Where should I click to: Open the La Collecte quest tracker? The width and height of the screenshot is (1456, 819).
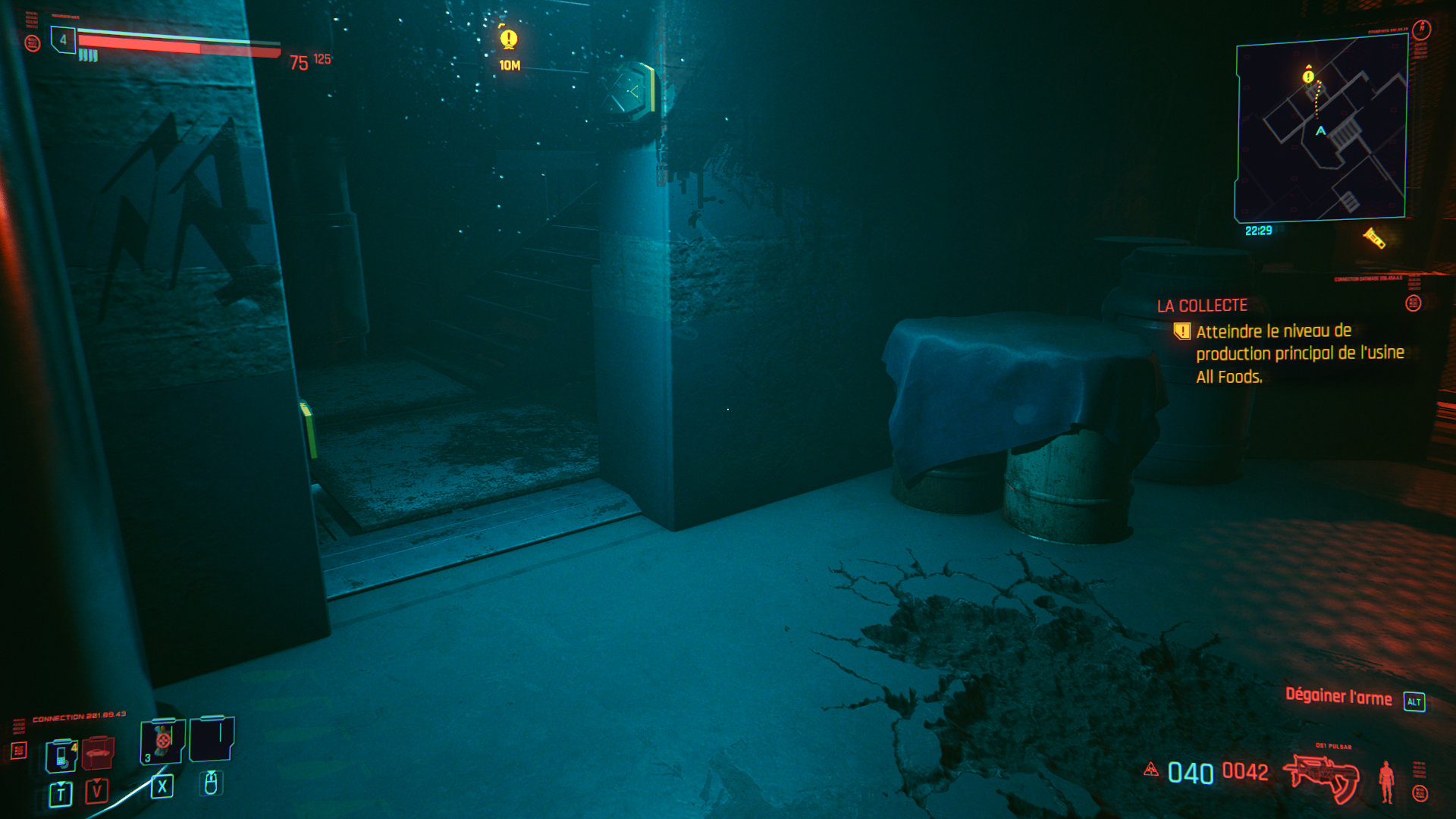1202,306
